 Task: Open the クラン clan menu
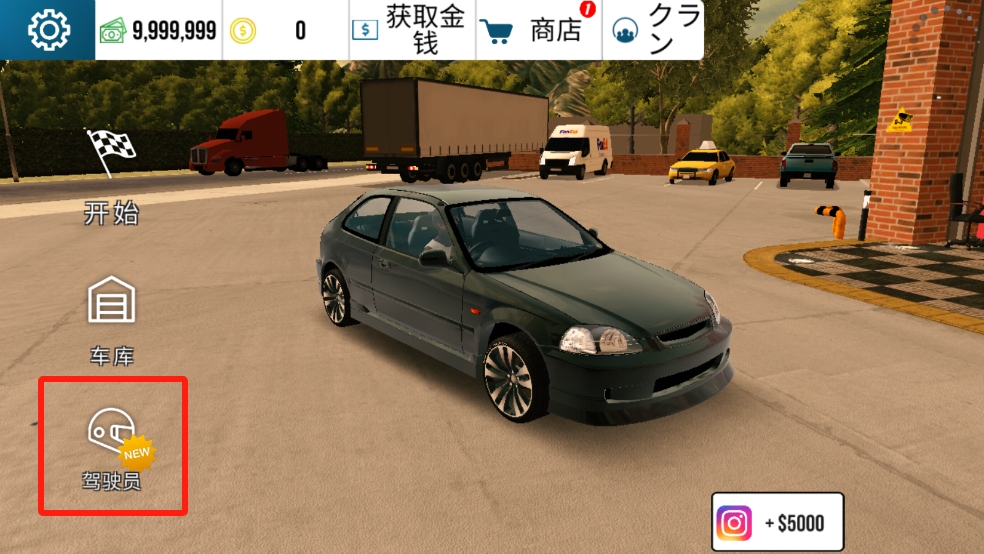[654, 30]
